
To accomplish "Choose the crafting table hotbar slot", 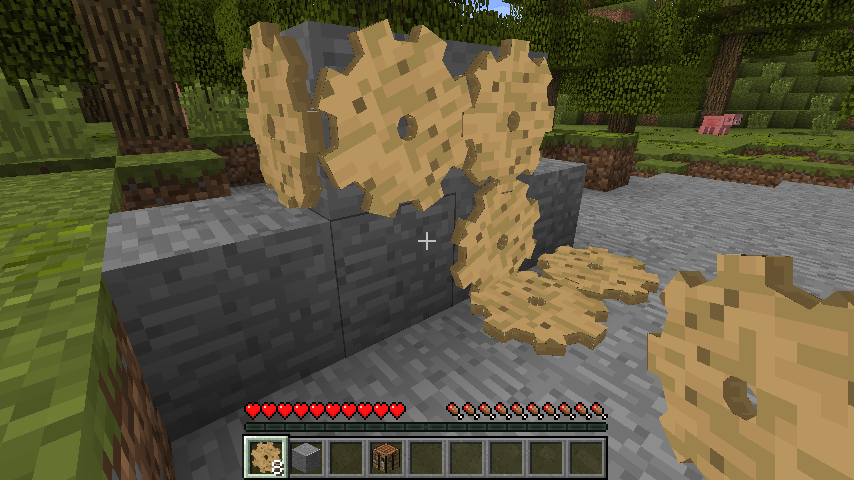I will (386, 457).
